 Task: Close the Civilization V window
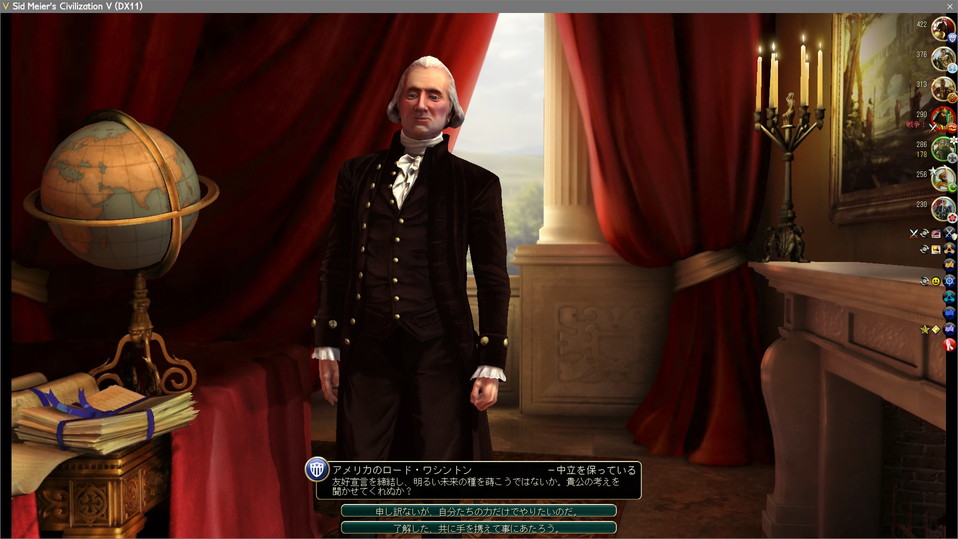tap(950, 6)
